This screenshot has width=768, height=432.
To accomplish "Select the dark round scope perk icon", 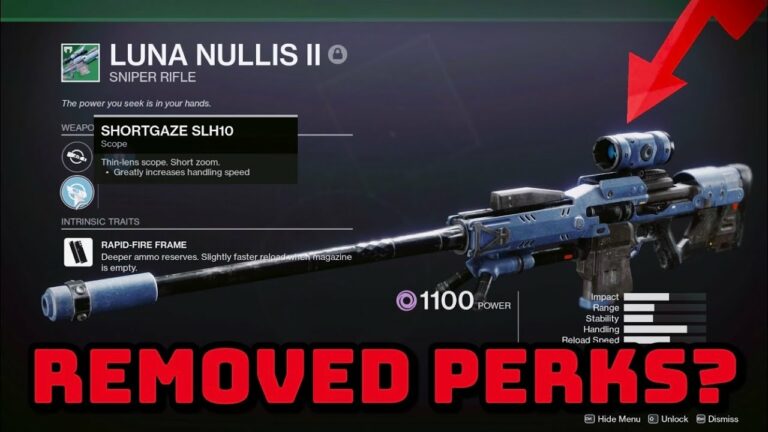I will click(76, 156).
